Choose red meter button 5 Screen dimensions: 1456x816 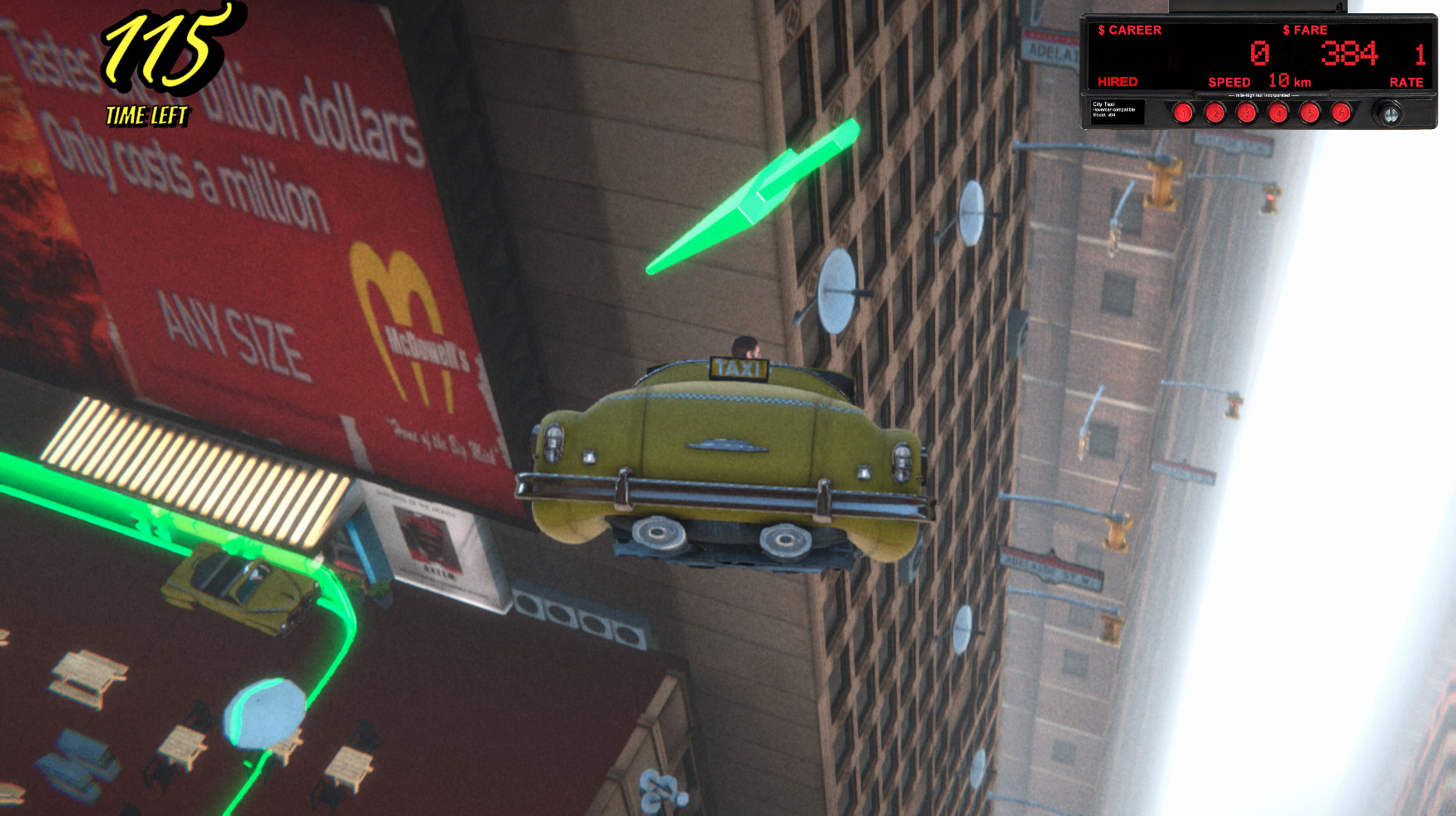coord(1310,113)
